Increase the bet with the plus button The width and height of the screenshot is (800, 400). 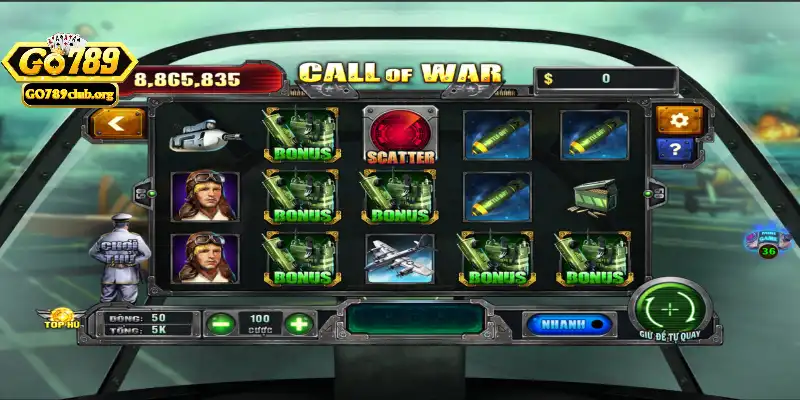click(x=297, y=323)
